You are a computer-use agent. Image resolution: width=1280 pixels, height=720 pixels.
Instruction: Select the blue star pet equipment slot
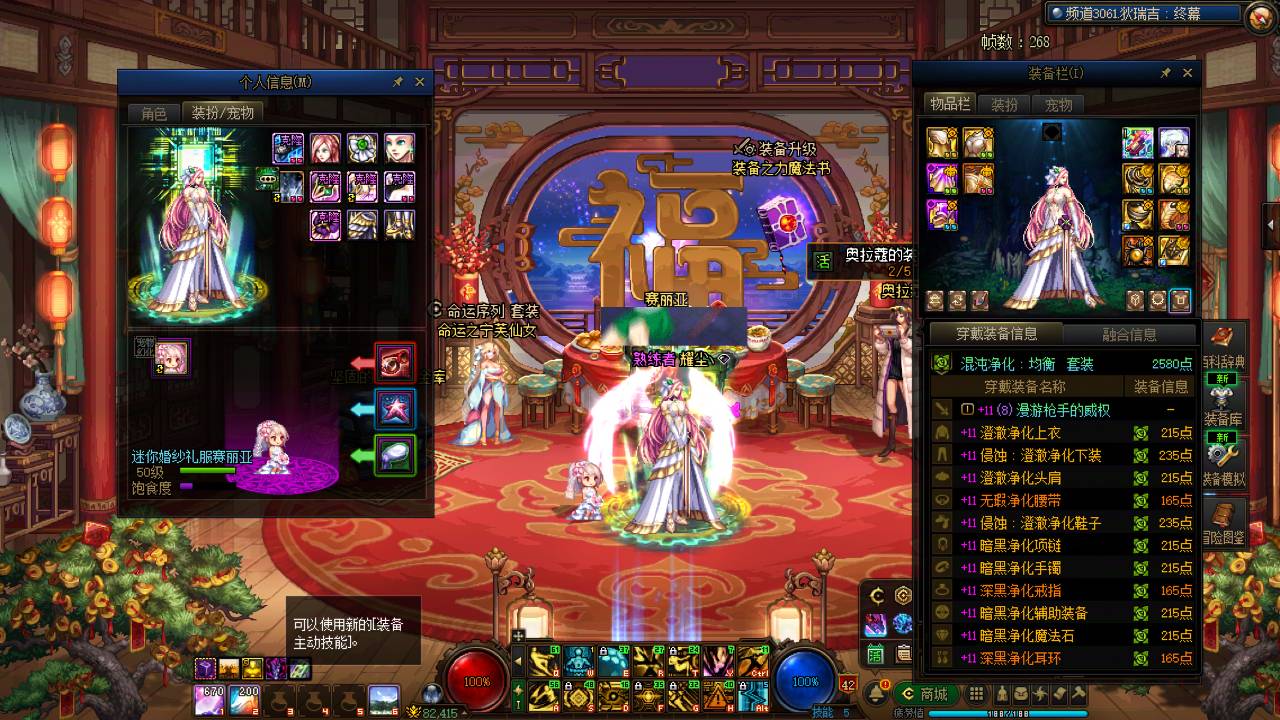pyautogui.click(x=395, y=409)
